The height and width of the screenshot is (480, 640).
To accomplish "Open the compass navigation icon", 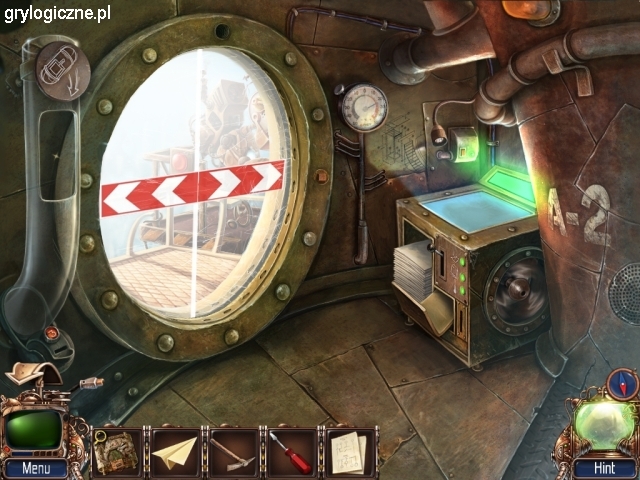I will click(621, 383).
